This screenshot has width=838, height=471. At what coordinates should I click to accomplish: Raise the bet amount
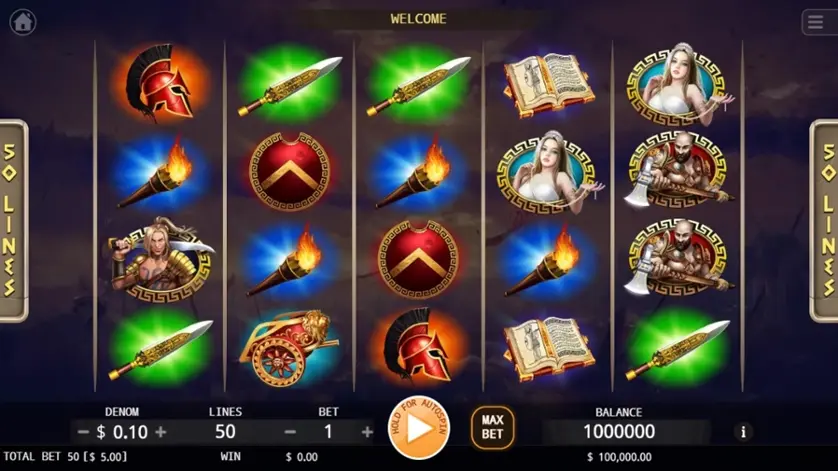click(367, 432)
